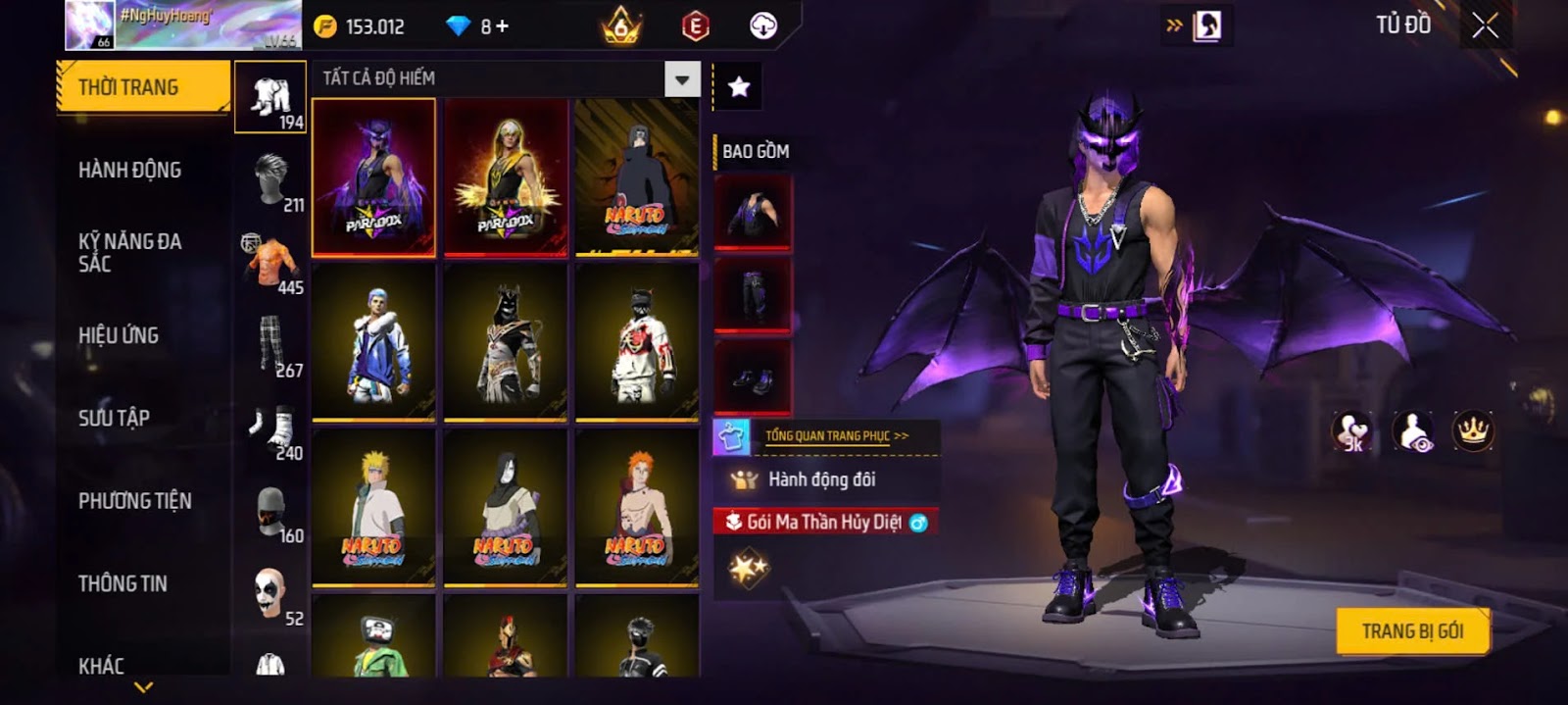Open the Tất Cả Độ Hiếm rarity dropdown

(x=682, y=78)
